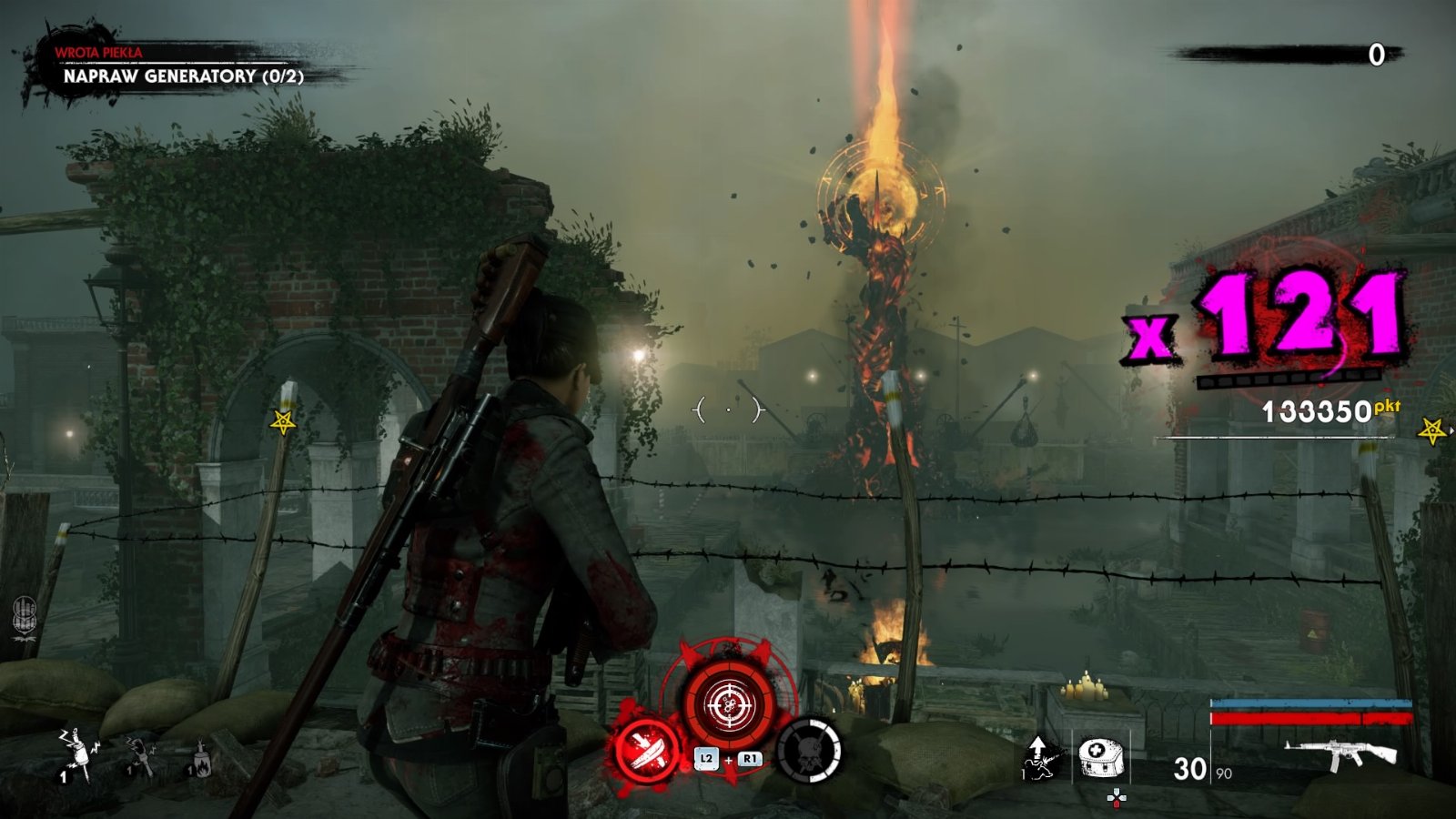Select the 'Napraw generatory' objective tracker
1456x819 pixels.
click(183, 76)
